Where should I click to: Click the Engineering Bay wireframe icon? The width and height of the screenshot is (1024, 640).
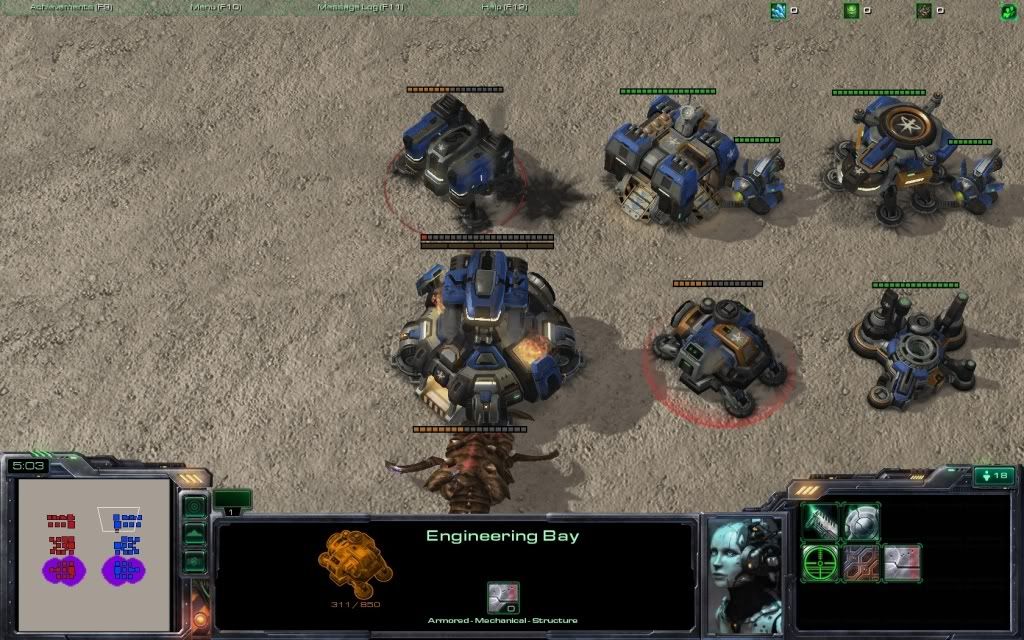356,563
